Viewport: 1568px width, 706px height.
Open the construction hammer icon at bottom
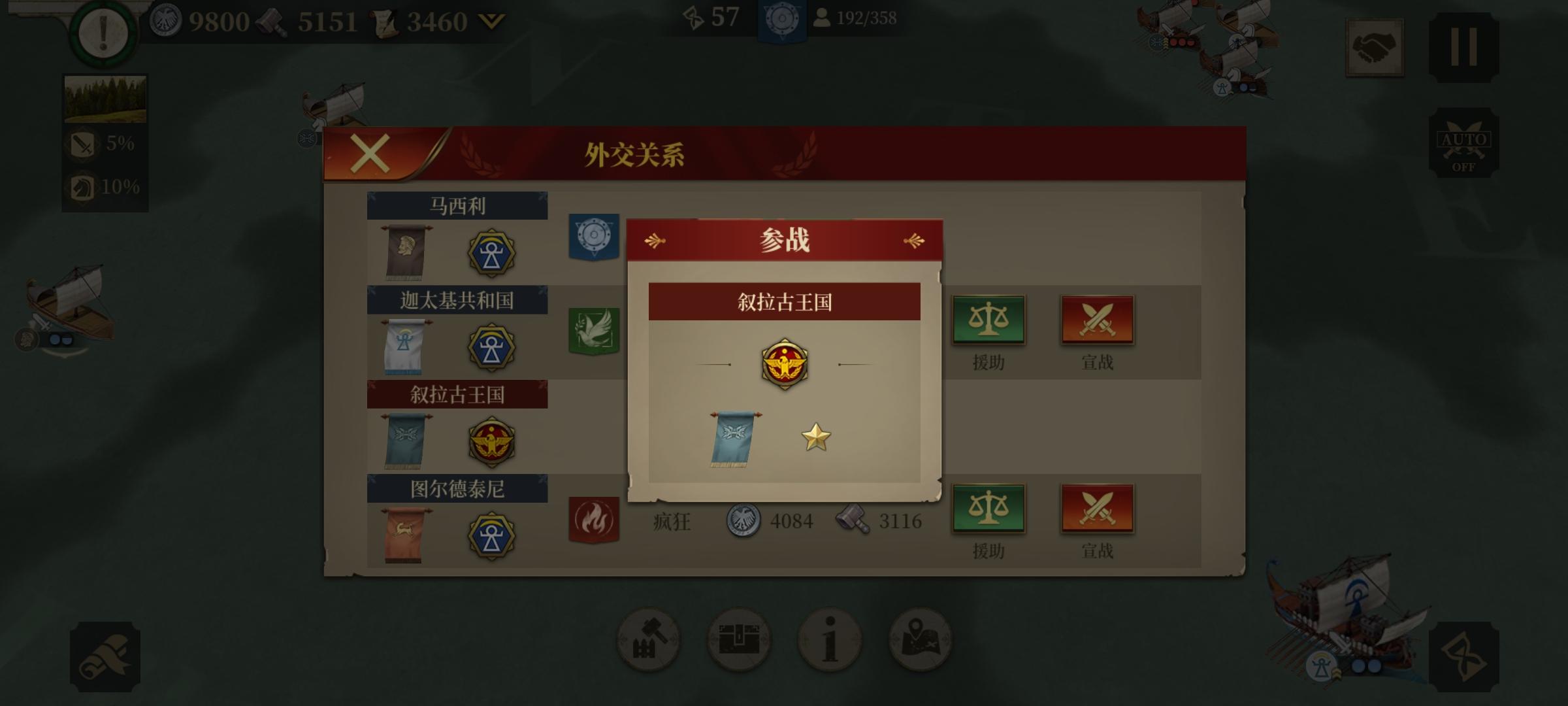(649, 641)
